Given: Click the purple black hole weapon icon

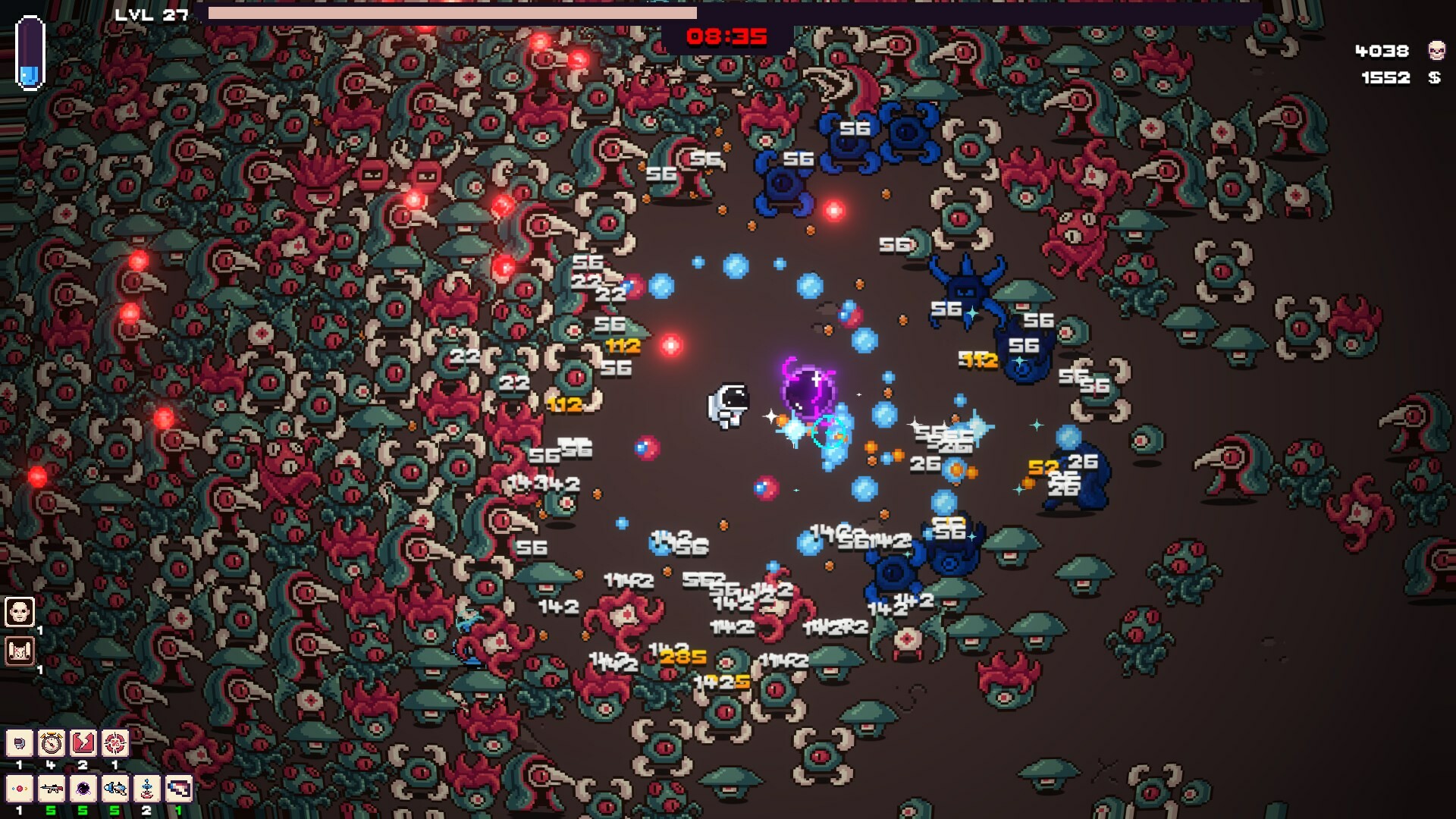Looking at the screenshot, I should [83, 790].
